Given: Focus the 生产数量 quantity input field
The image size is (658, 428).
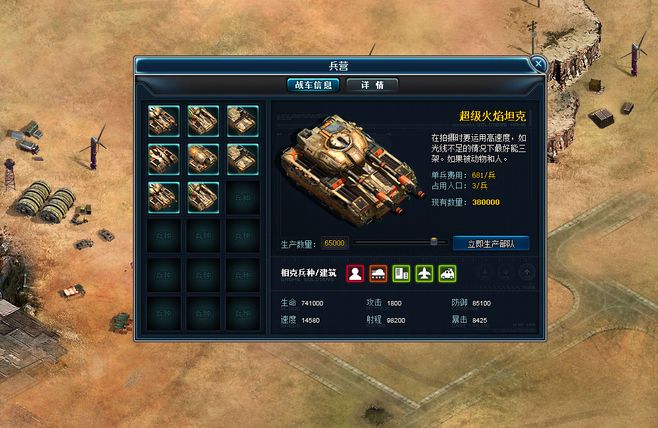Looking at the screenshot, I should [334, 243].
